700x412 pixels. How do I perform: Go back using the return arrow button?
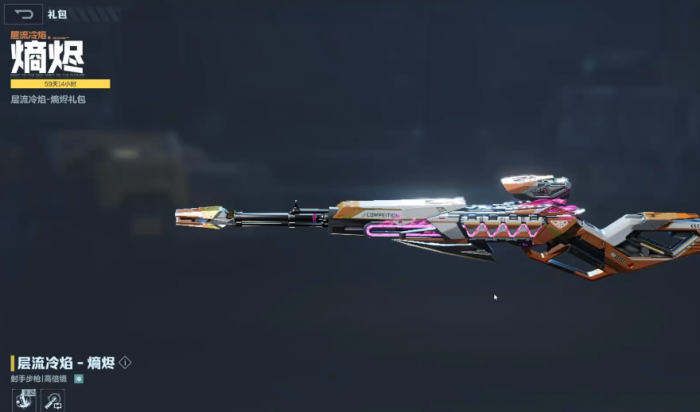25,14
